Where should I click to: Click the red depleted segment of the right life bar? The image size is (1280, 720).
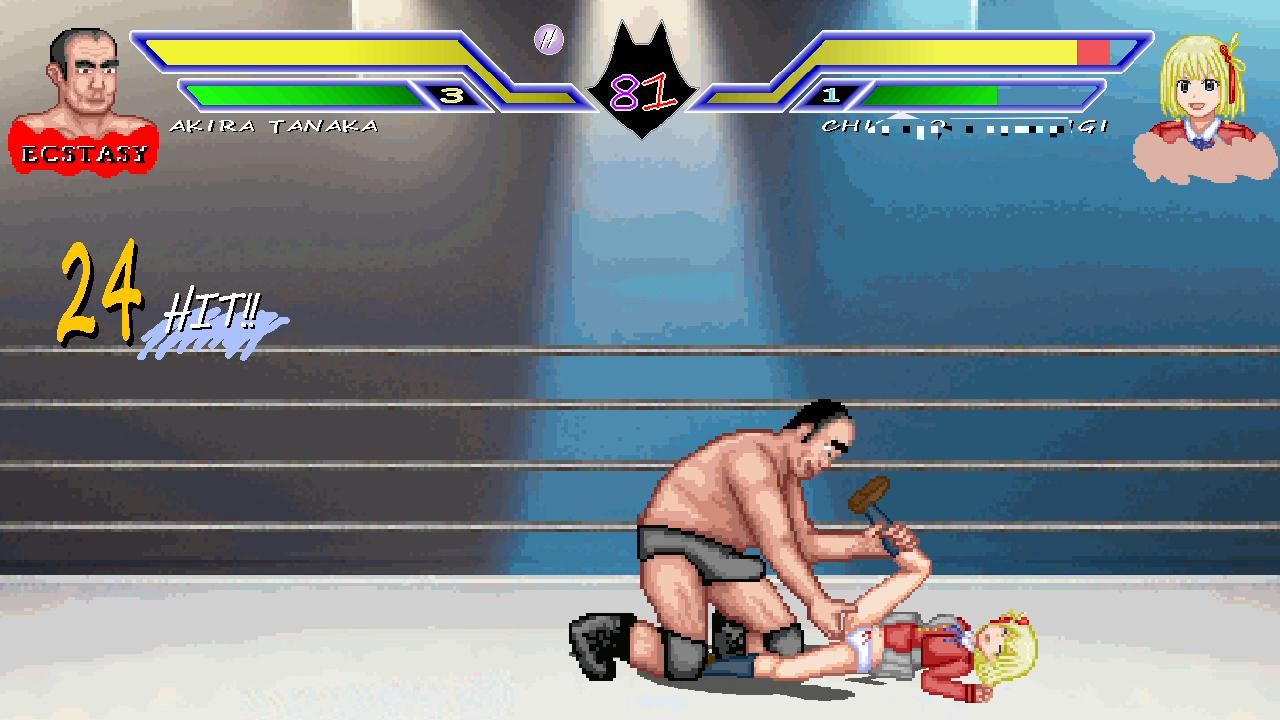(x=1092, y=49)
